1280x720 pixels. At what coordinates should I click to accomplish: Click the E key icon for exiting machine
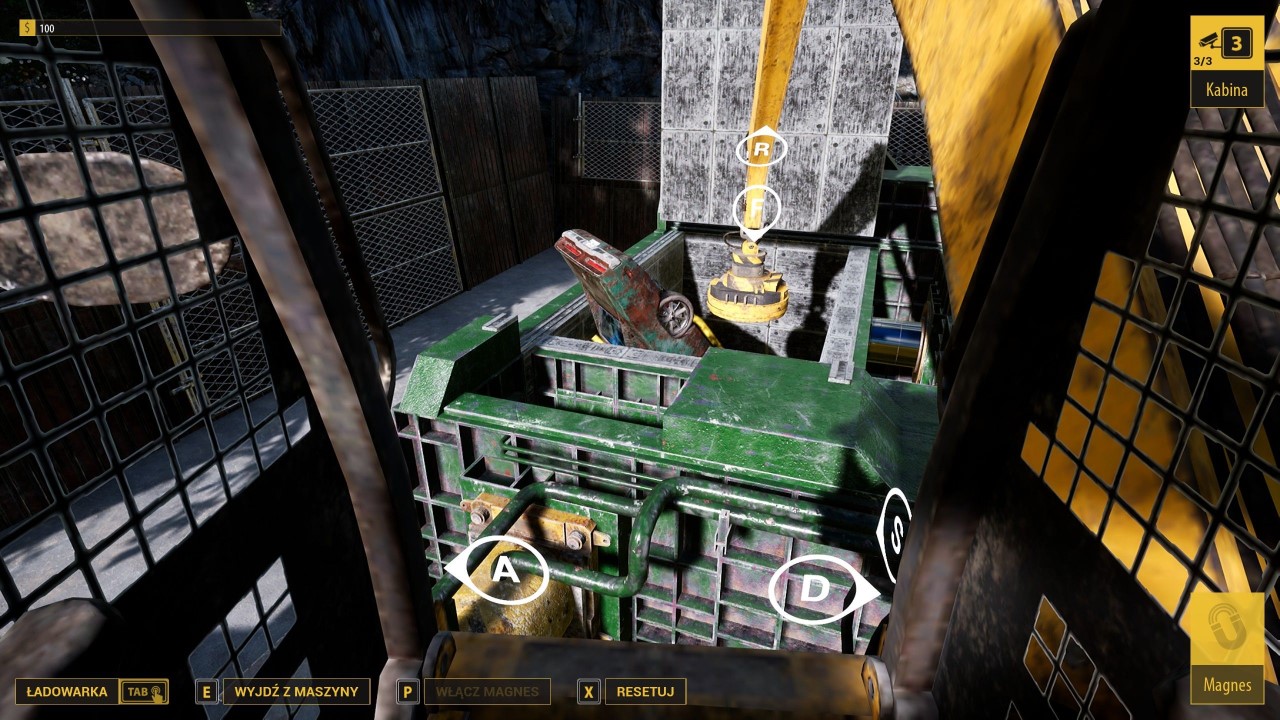point(207,691)
